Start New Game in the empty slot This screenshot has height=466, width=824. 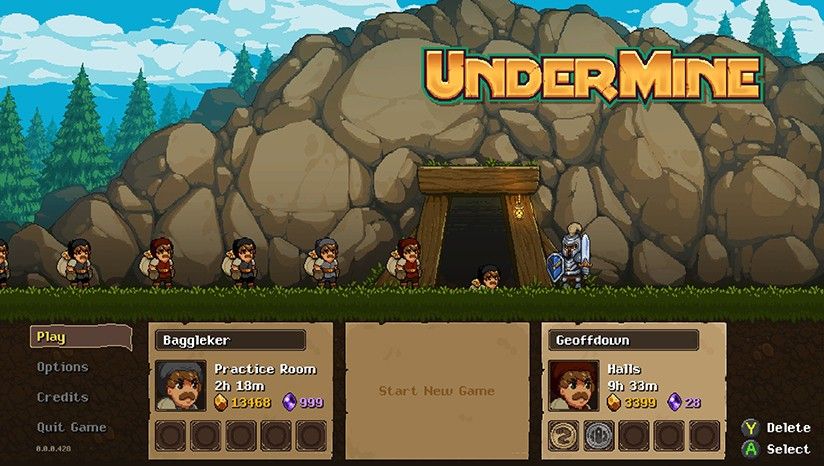436,391
